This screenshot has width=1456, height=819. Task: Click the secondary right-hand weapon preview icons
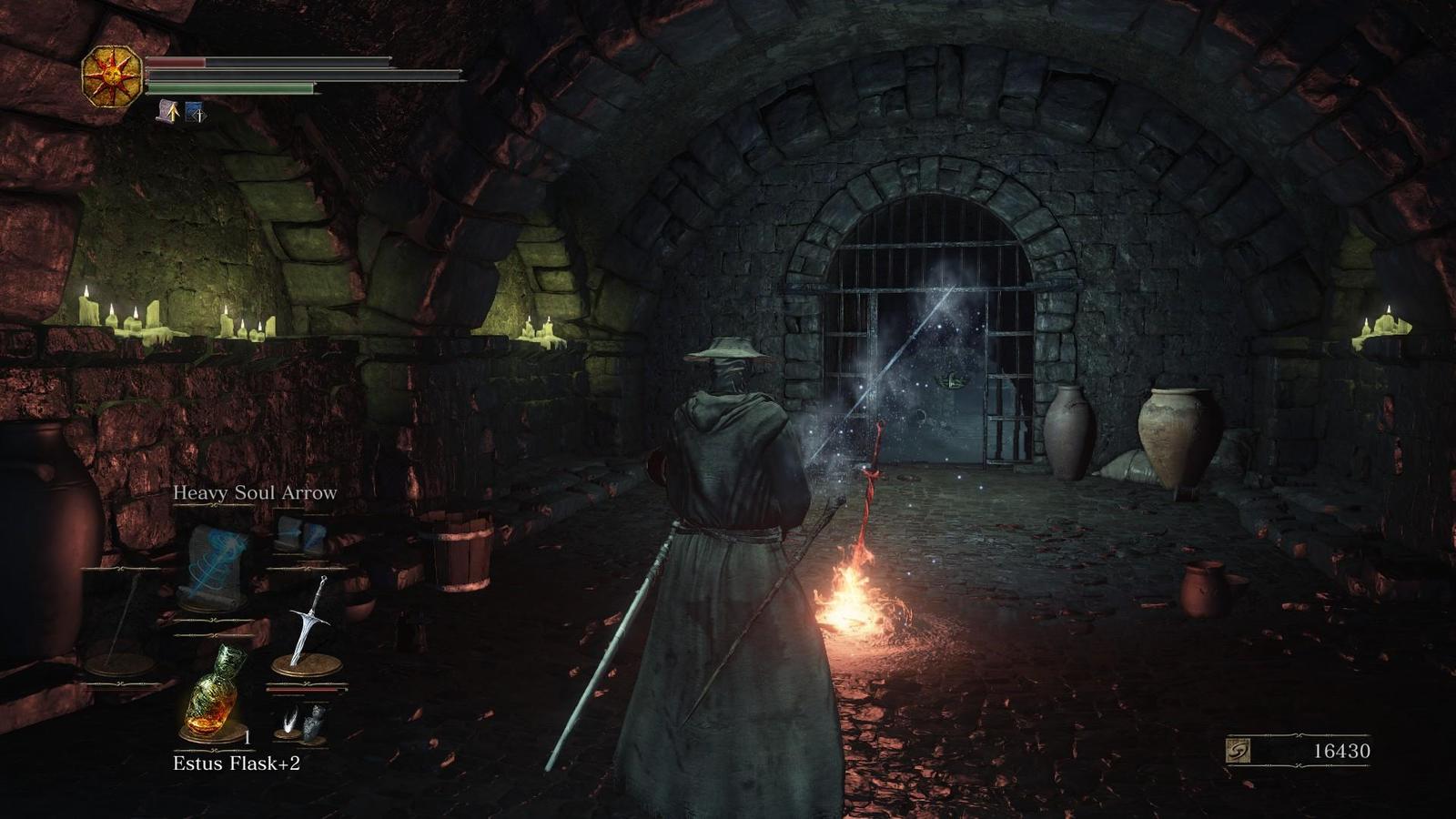301,721
